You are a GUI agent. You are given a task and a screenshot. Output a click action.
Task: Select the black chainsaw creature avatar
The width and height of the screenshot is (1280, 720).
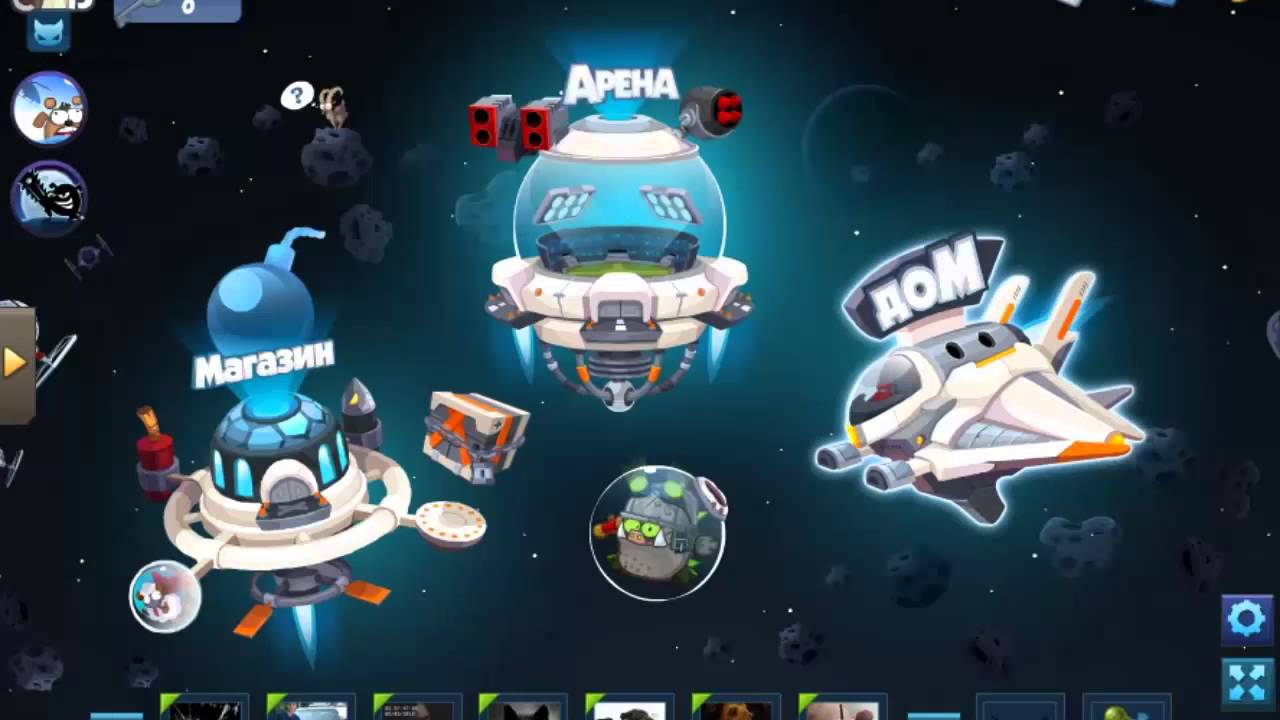click(50, 198)
